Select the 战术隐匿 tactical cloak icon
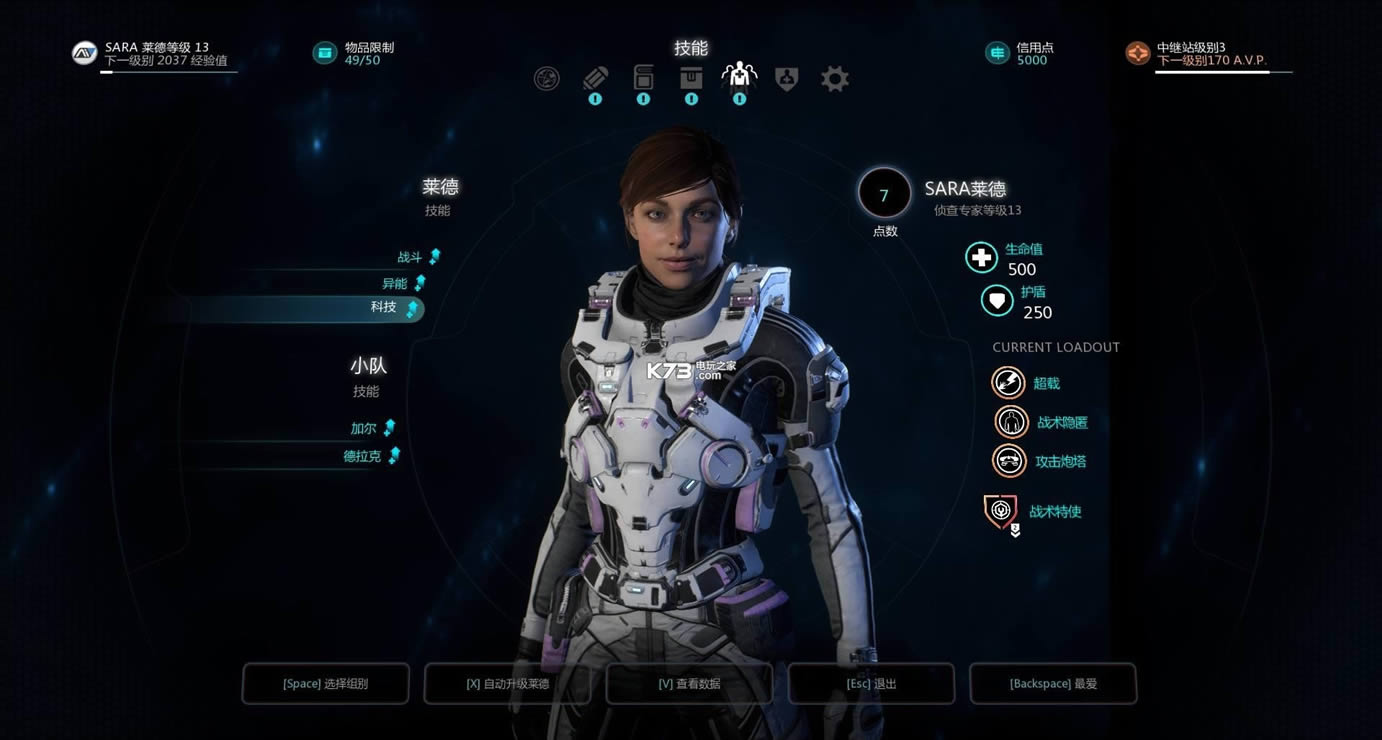The height and width of the screenshot is (740, 1382). 1012,422
